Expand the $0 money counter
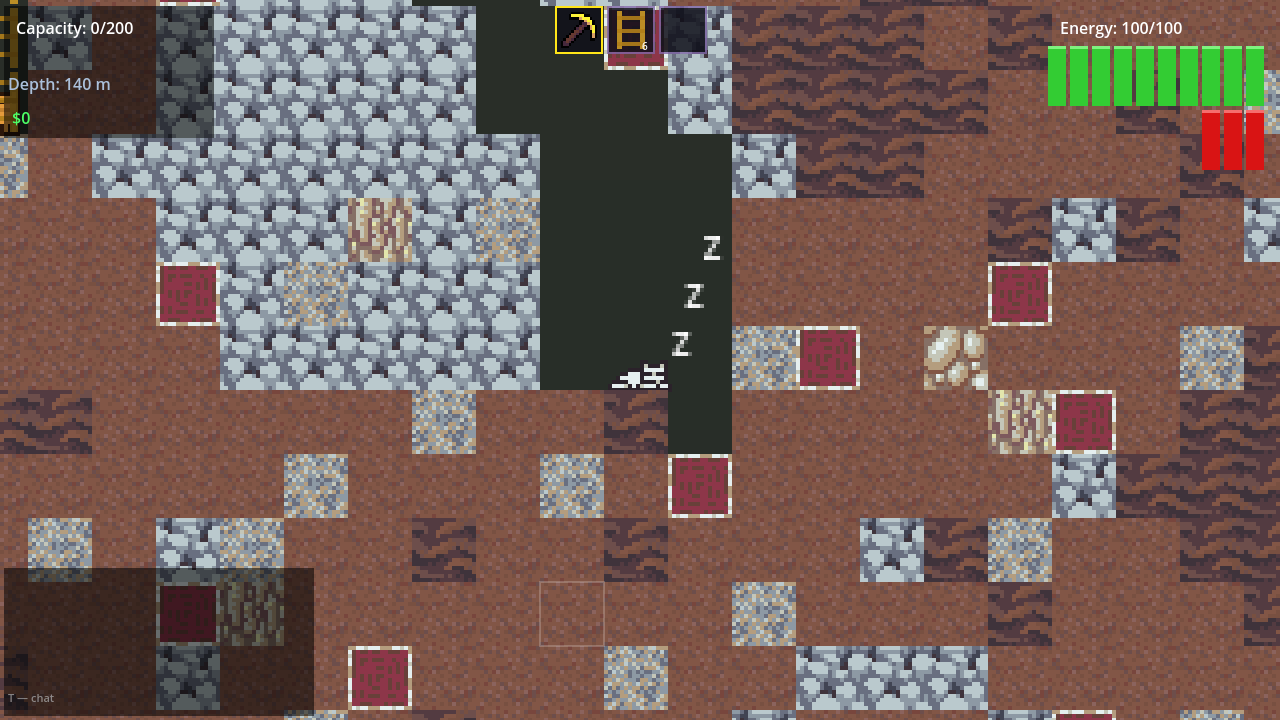The image size is (1280, 720). (21, 118)
